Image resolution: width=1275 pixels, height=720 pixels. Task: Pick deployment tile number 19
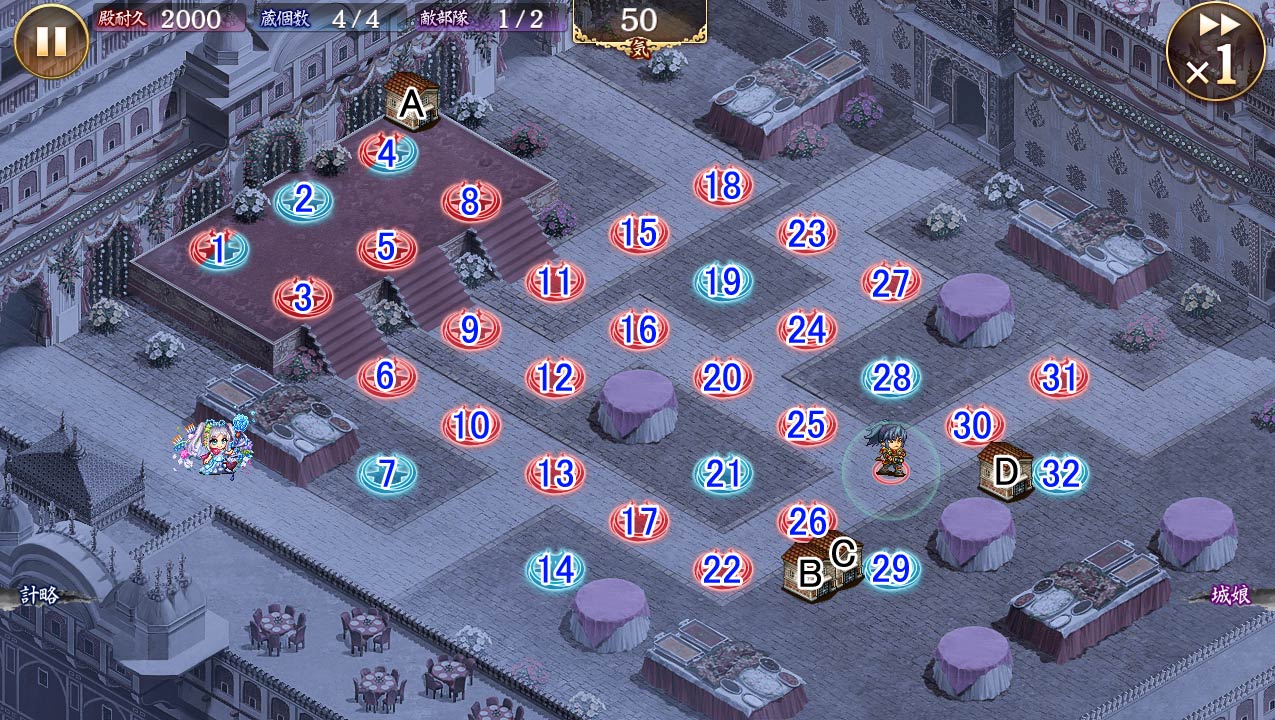pyautogui.click(x=722, y=282)
